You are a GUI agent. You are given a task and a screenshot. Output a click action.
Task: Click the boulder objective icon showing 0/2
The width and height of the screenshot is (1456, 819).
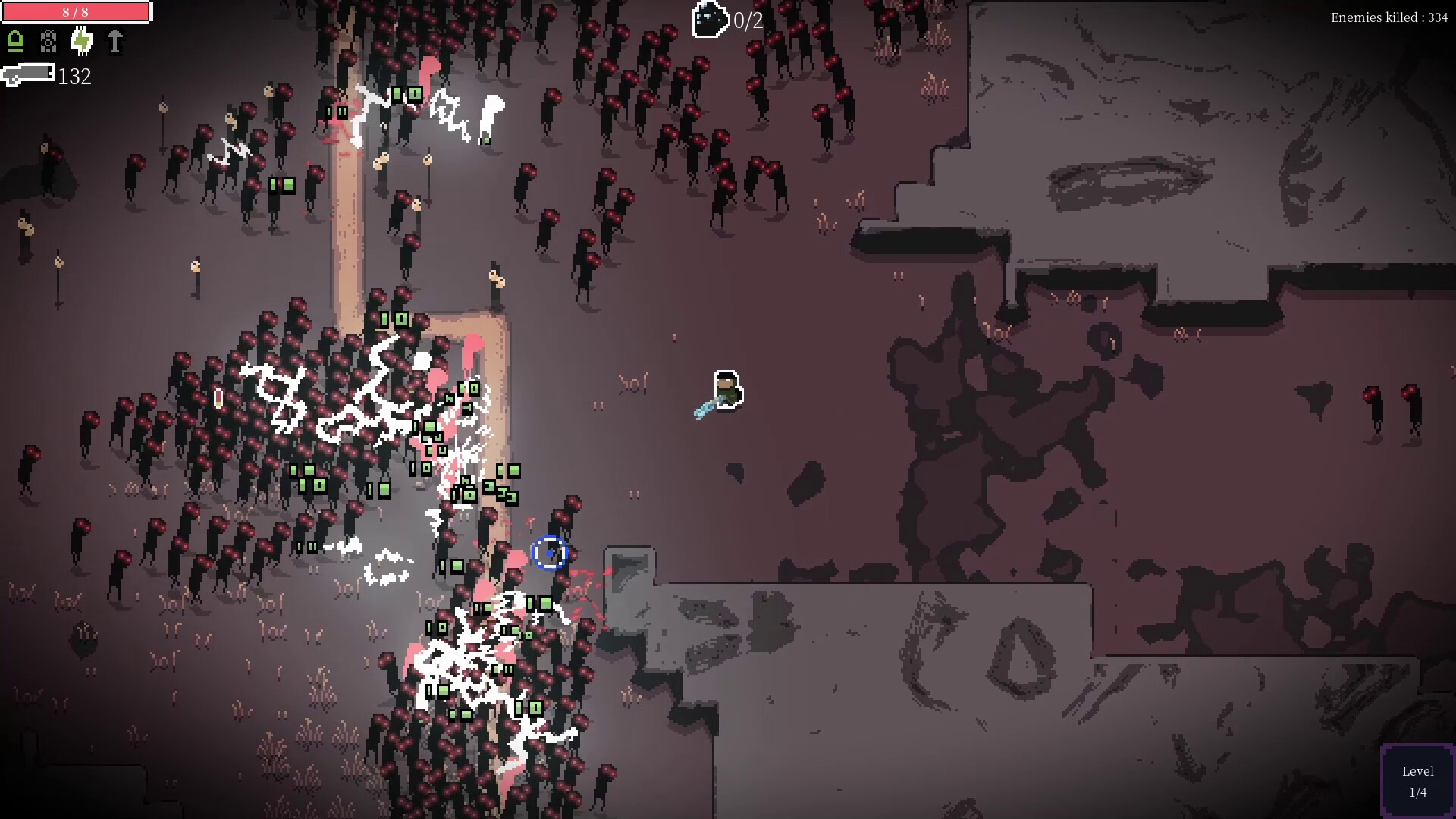[x=709, y=18]
